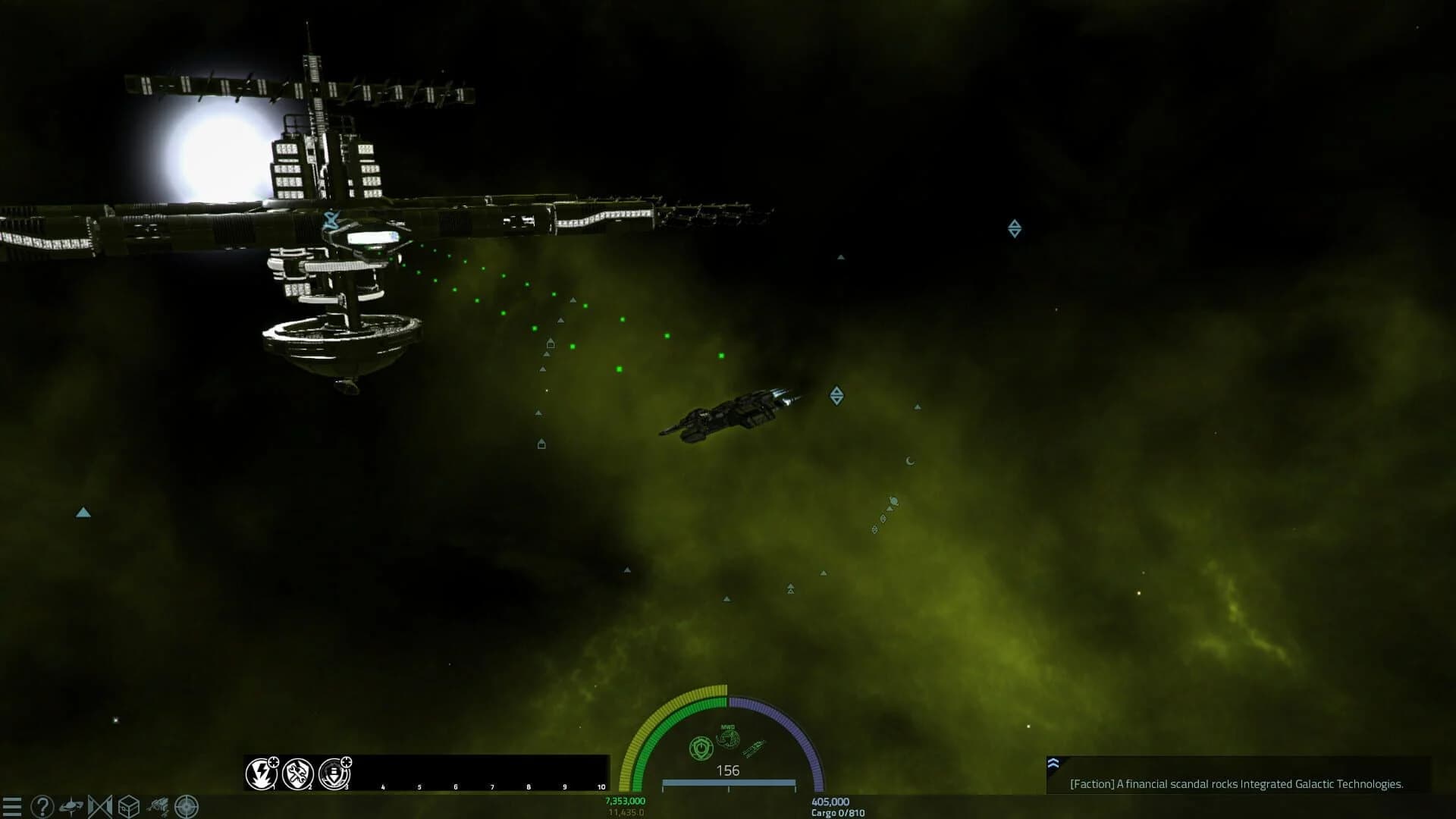Open the main menu via the hamburger icon
The image size is (1456, 819).
(x=14, y=806)
